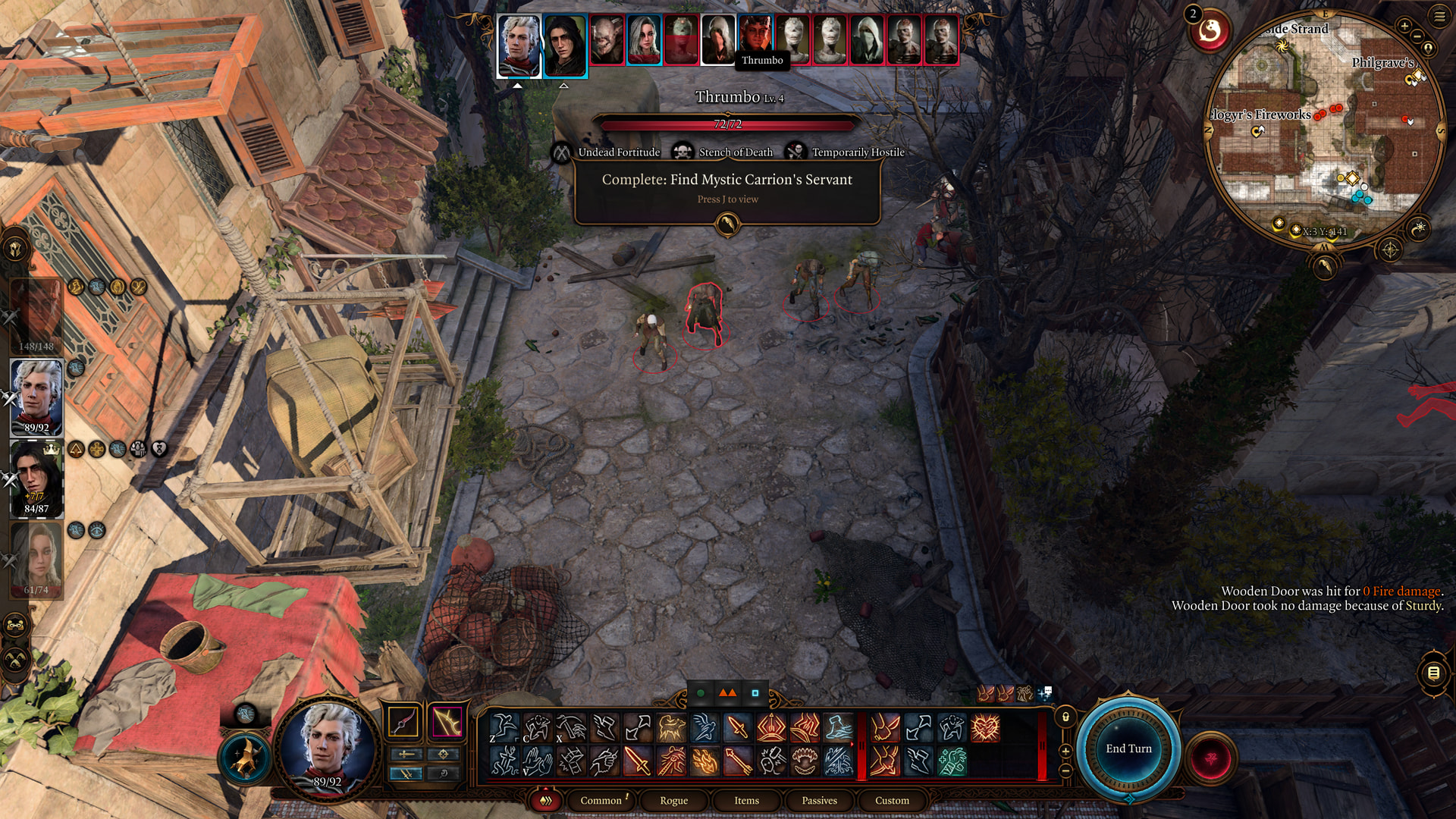Click the red quest notification orb
The width and height of the screenshot is (1456, 819).
(x=1210, y=32)
